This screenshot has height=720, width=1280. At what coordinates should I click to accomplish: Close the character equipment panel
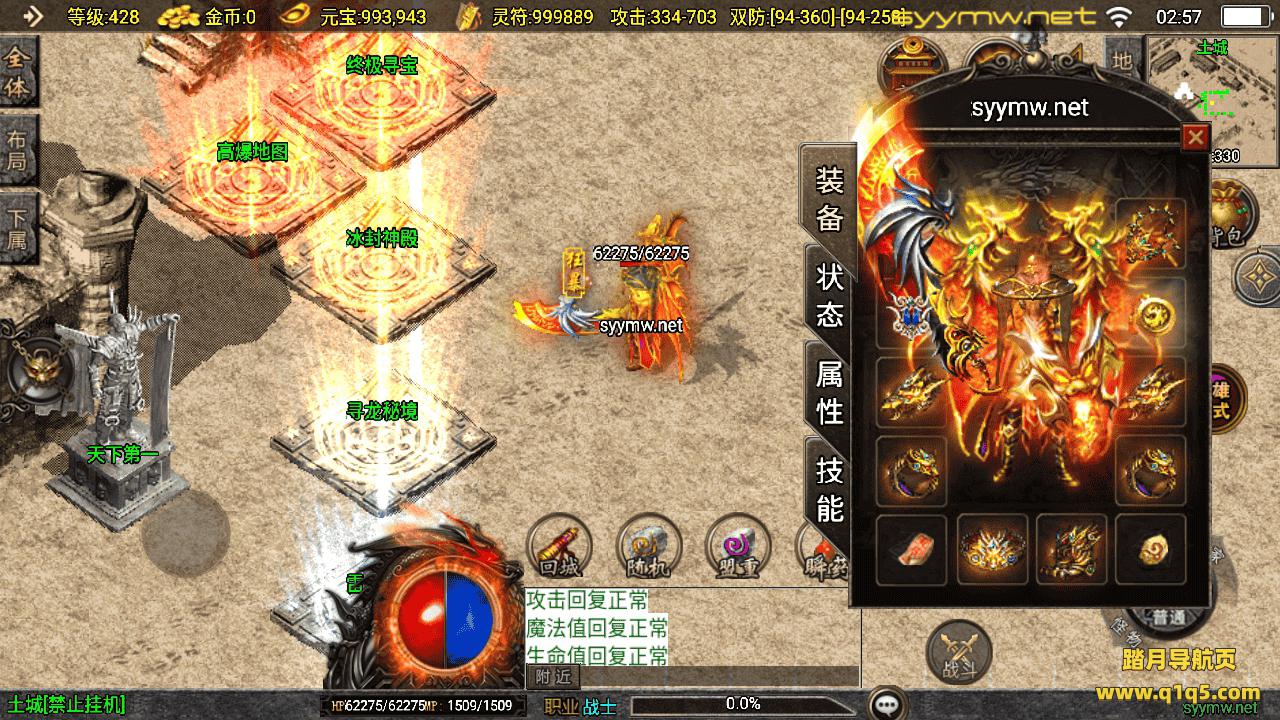click(1194, 138)
